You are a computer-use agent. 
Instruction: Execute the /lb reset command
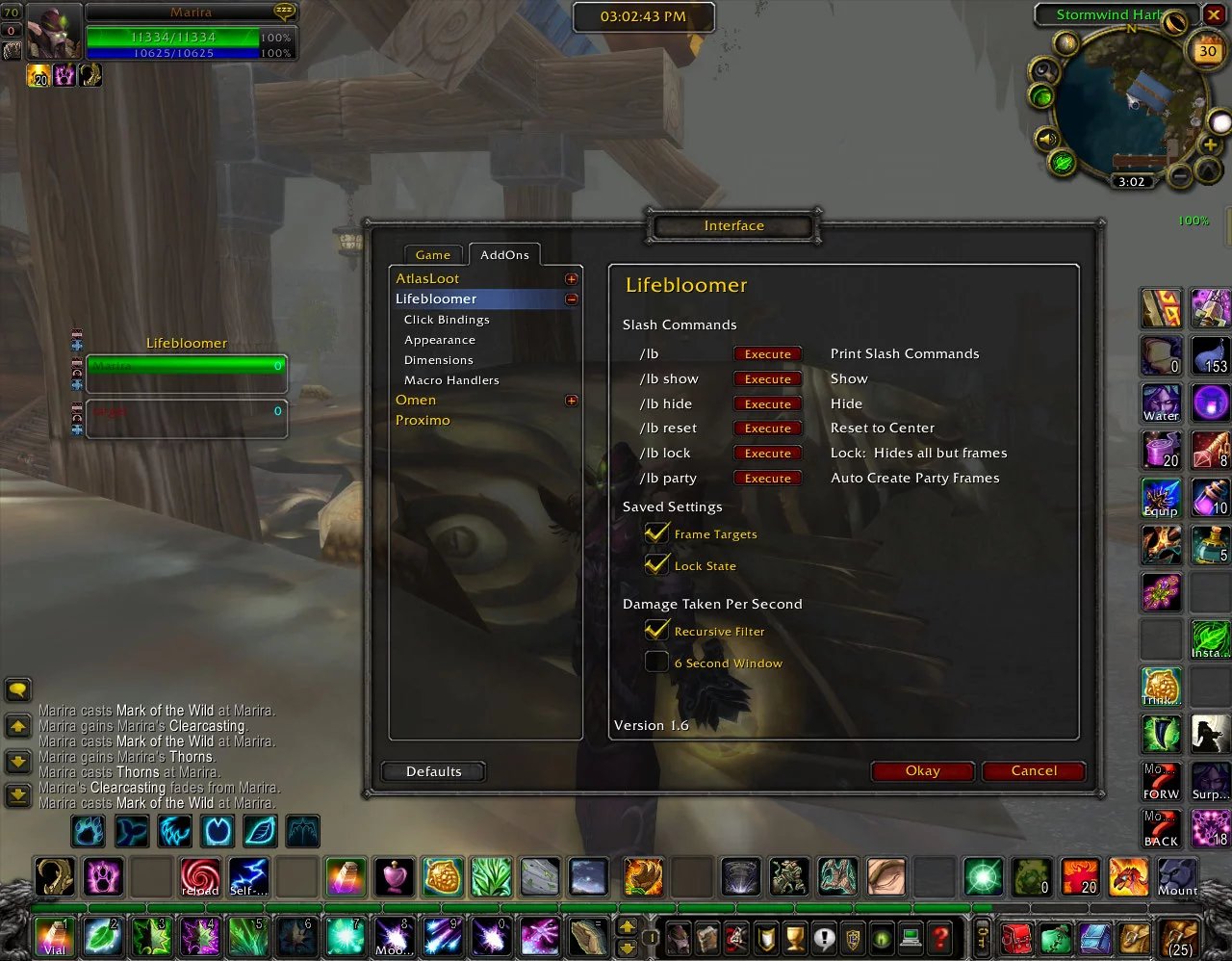pyautogui.click(x=767, y=429)
